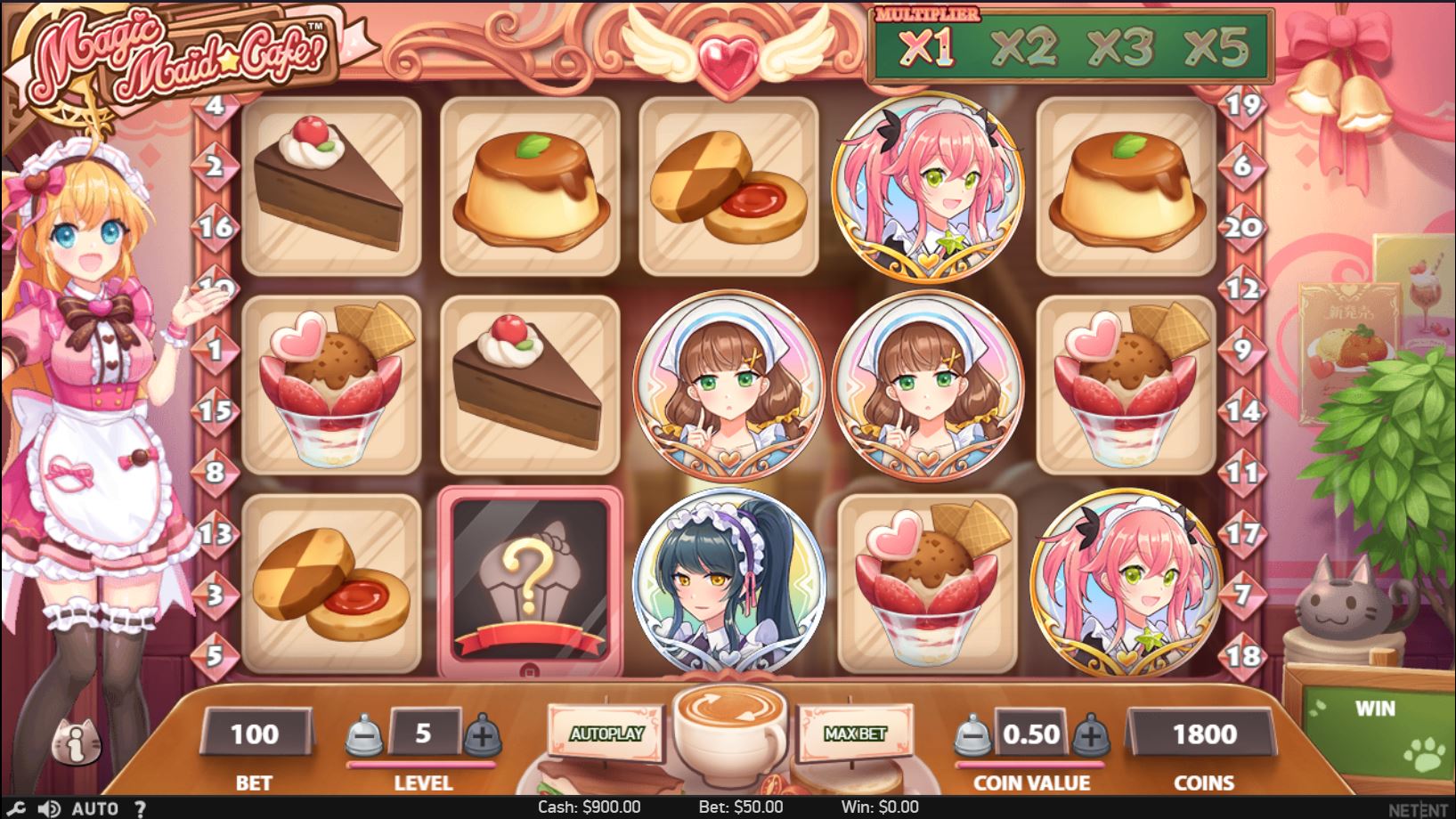Toggle AUTO spin in the bottom bar
Viewport: 1456px width, 819px height.
[x=94, y=808]
